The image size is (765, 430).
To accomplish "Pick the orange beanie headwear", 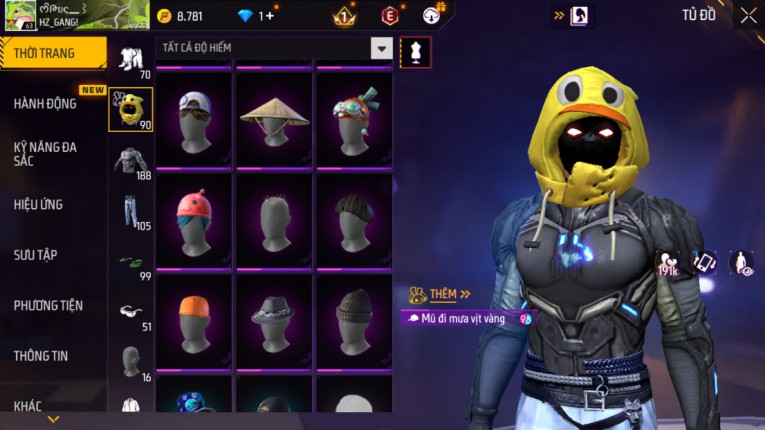I will [193, 319].
